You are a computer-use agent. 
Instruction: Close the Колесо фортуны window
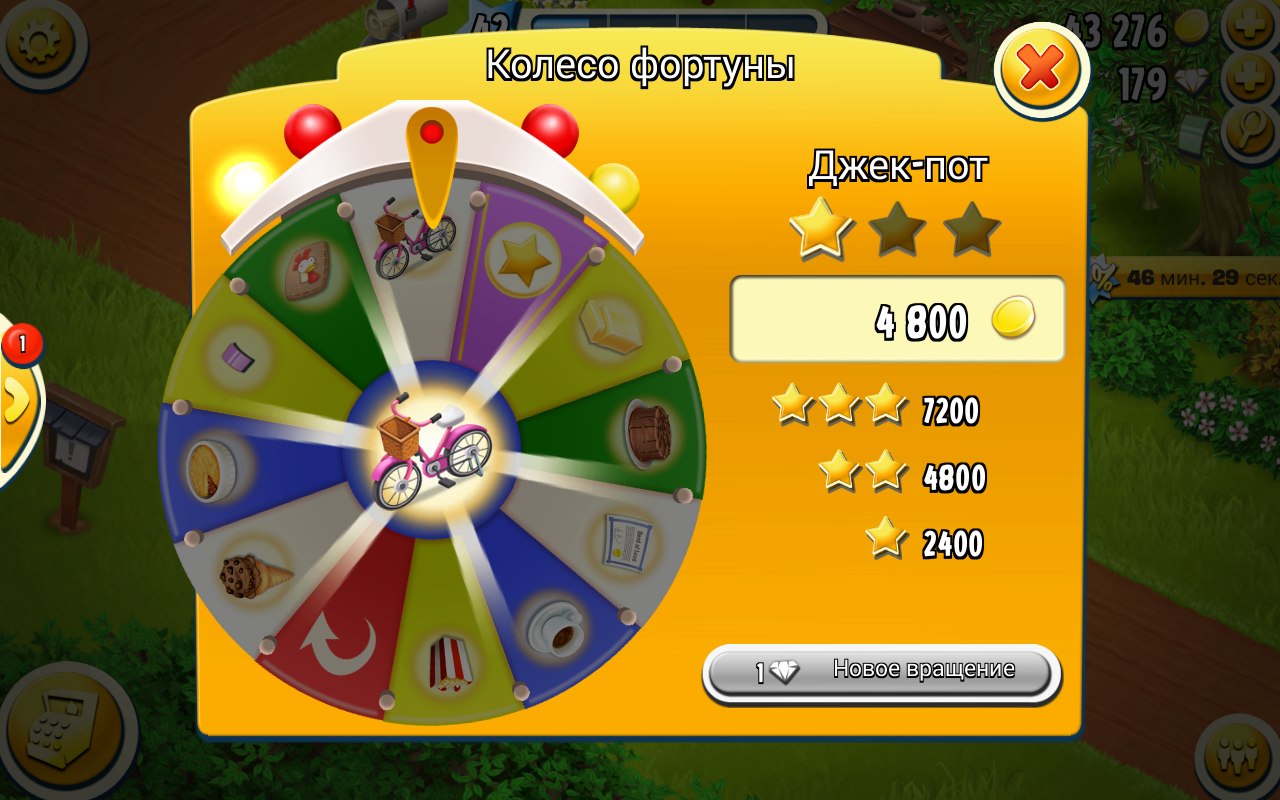(x=1041, y=69)
